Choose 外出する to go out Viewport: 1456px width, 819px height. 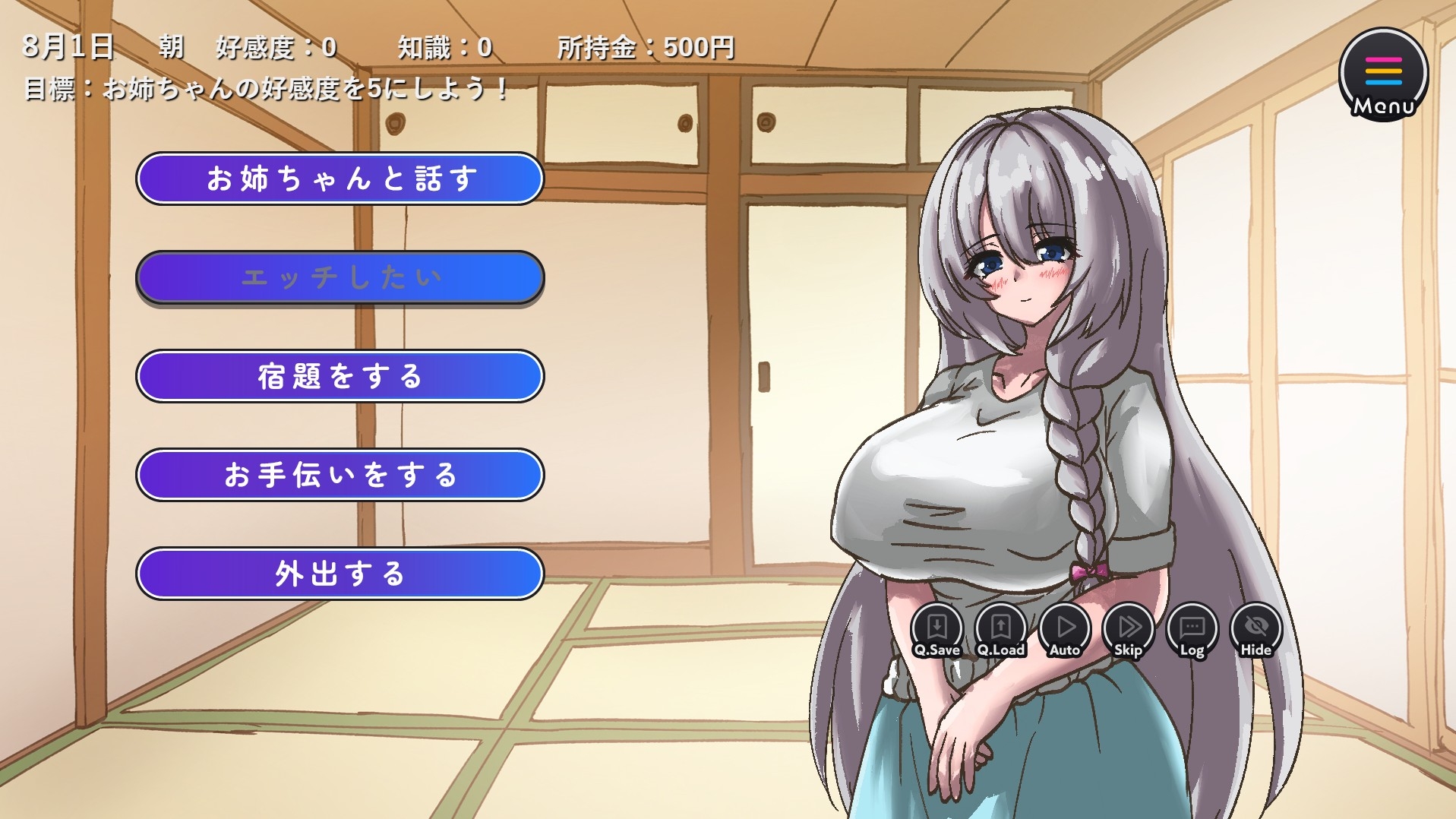coord(340,574)
